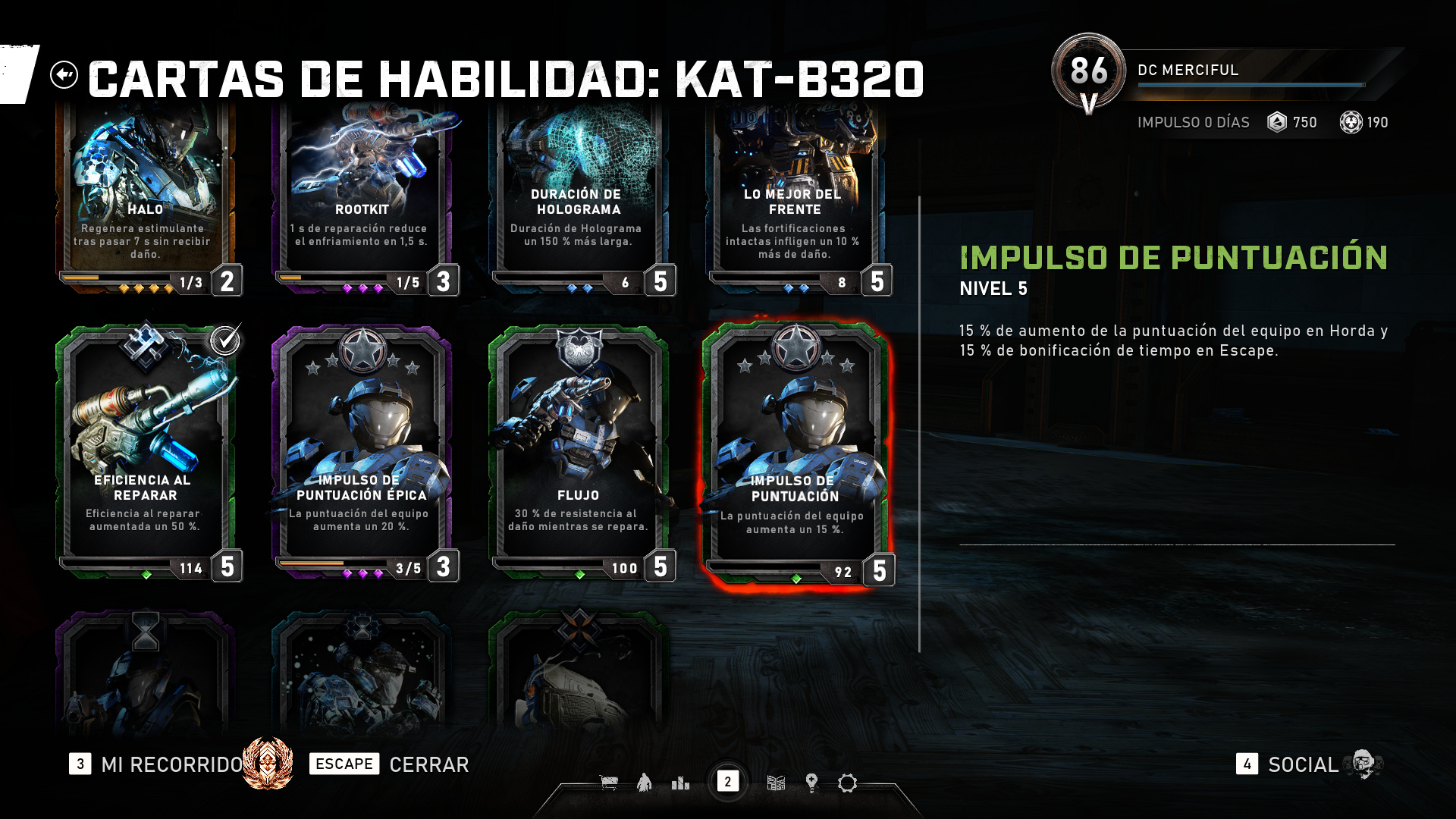Select the Flujo skill card
The height and width of the screenshot is (819, 1456).
tap(579, 451)
